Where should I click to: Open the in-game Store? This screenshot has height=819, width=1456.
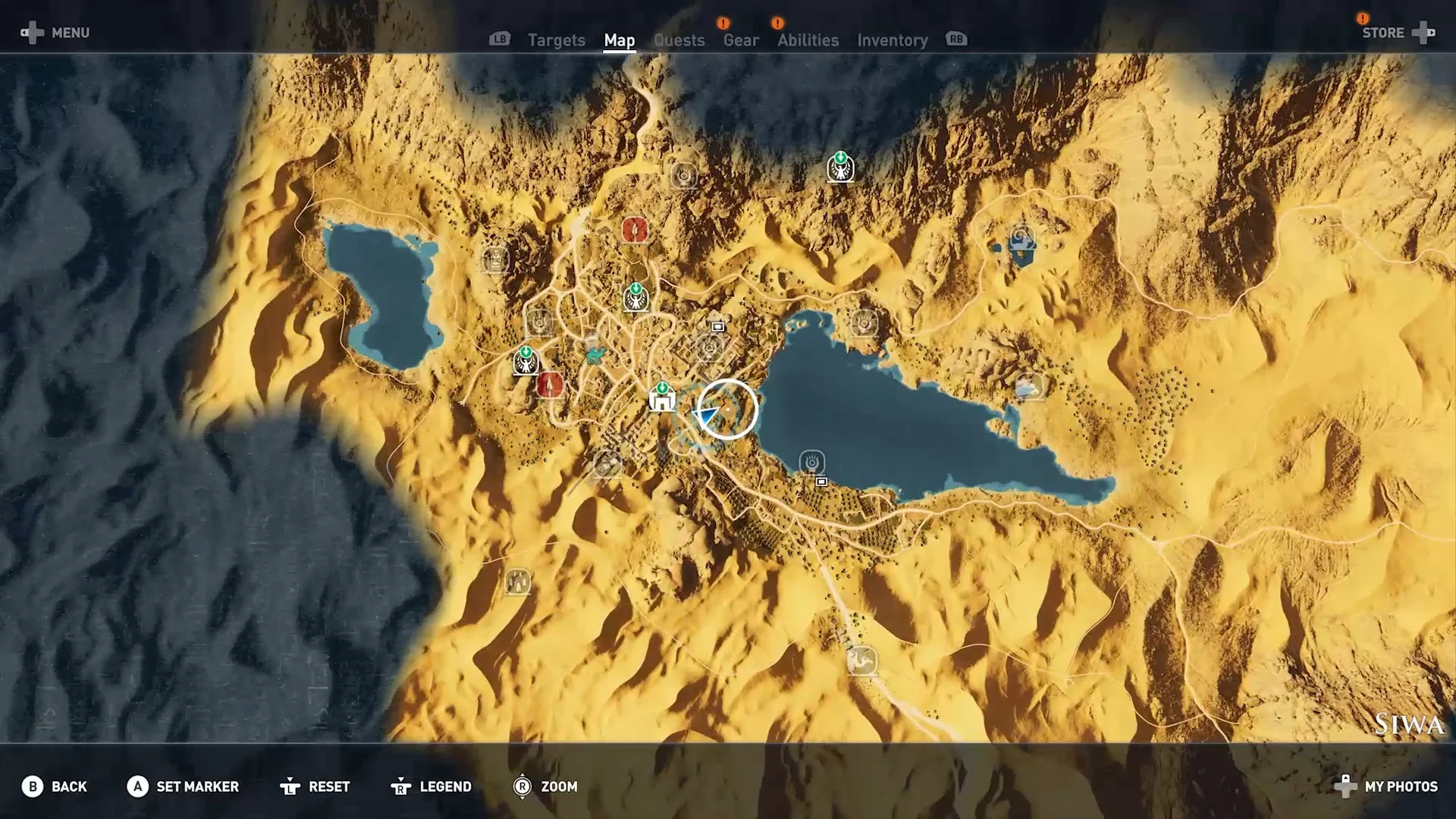point(1382,33)
